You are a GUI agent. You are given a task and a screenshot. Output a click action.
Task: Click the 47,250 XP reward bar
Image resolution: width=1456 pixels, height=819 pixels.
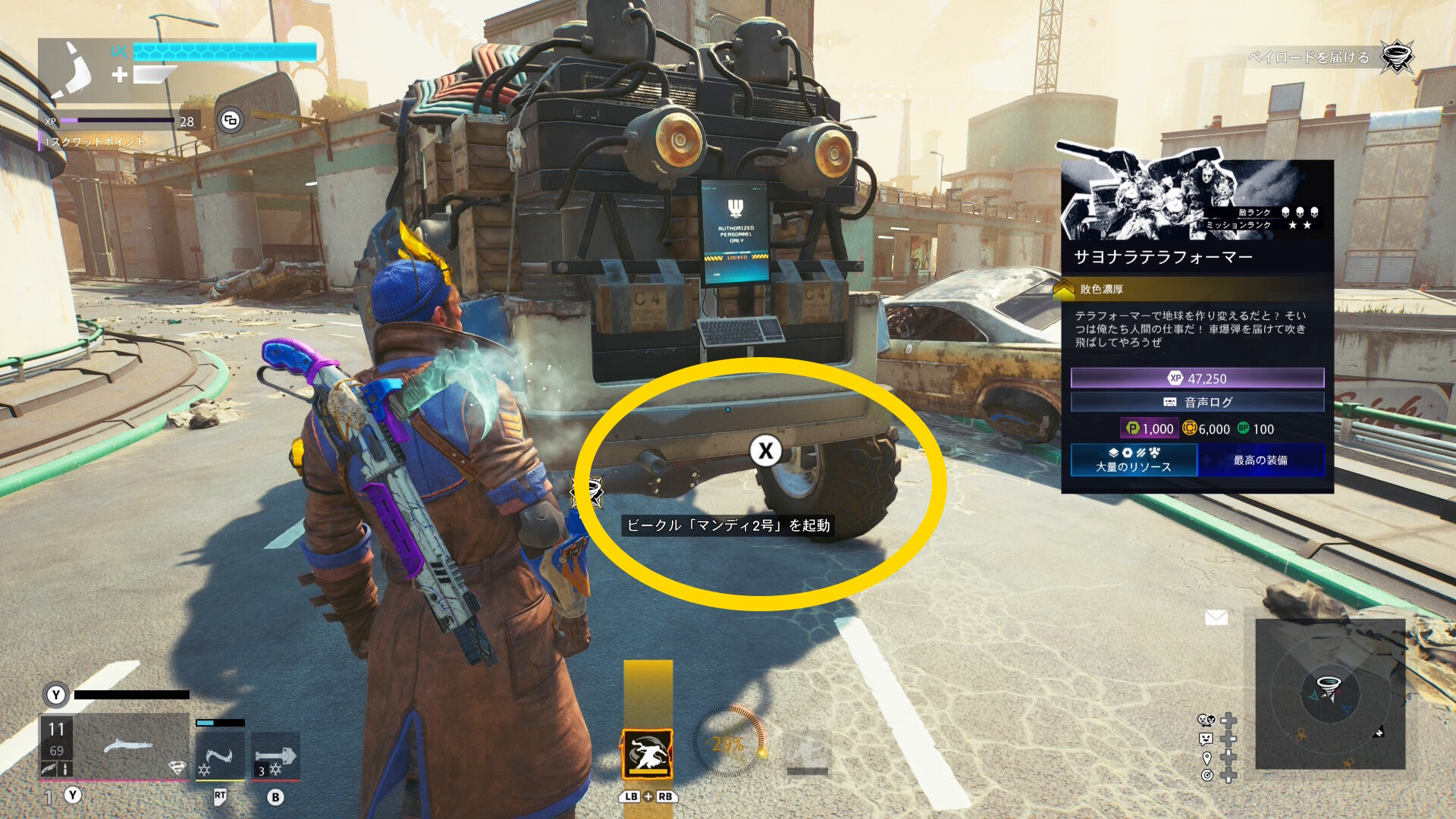[x=1197, y=378]
